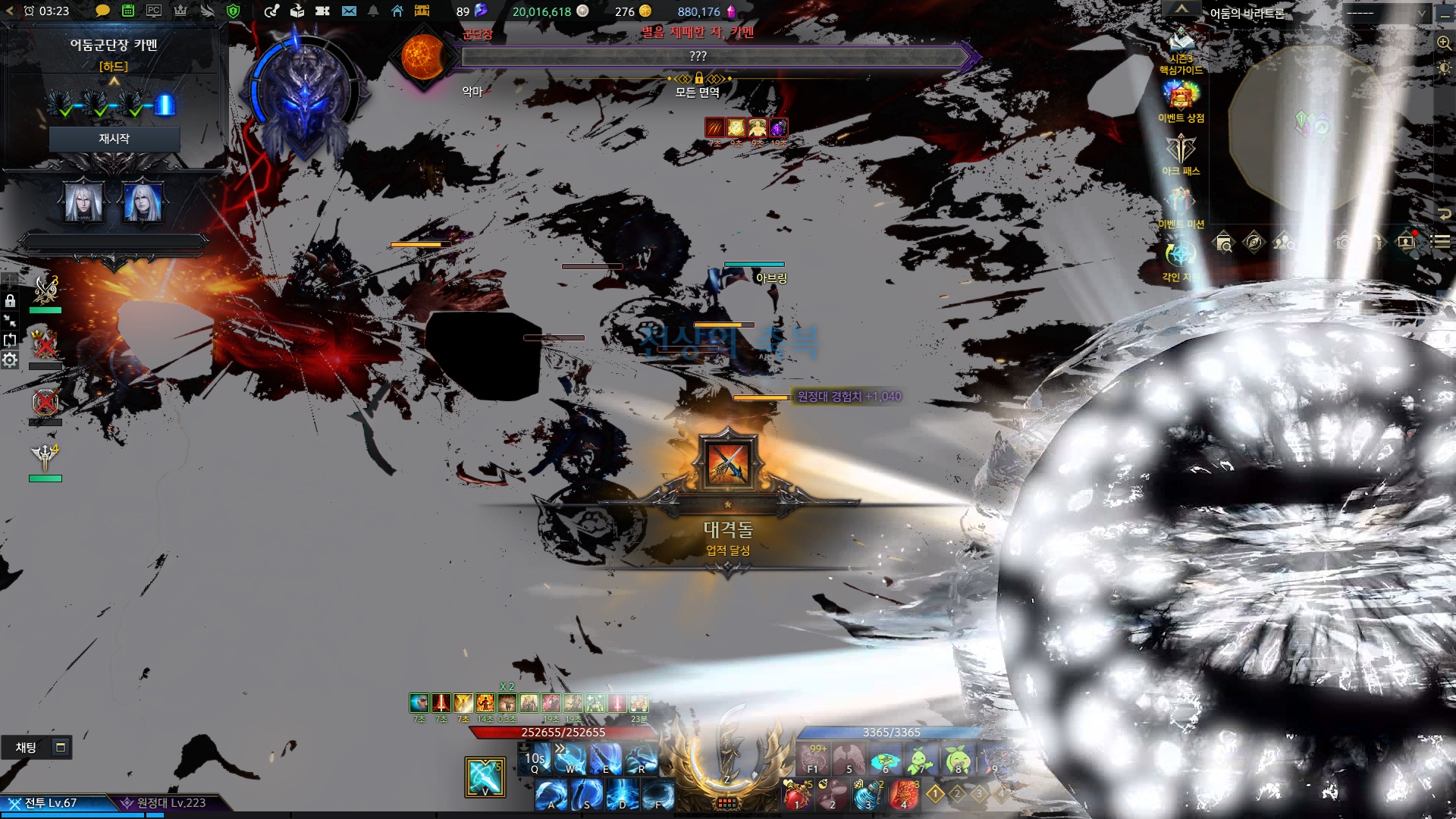Activate the V awakening skill

pos(485,777)
